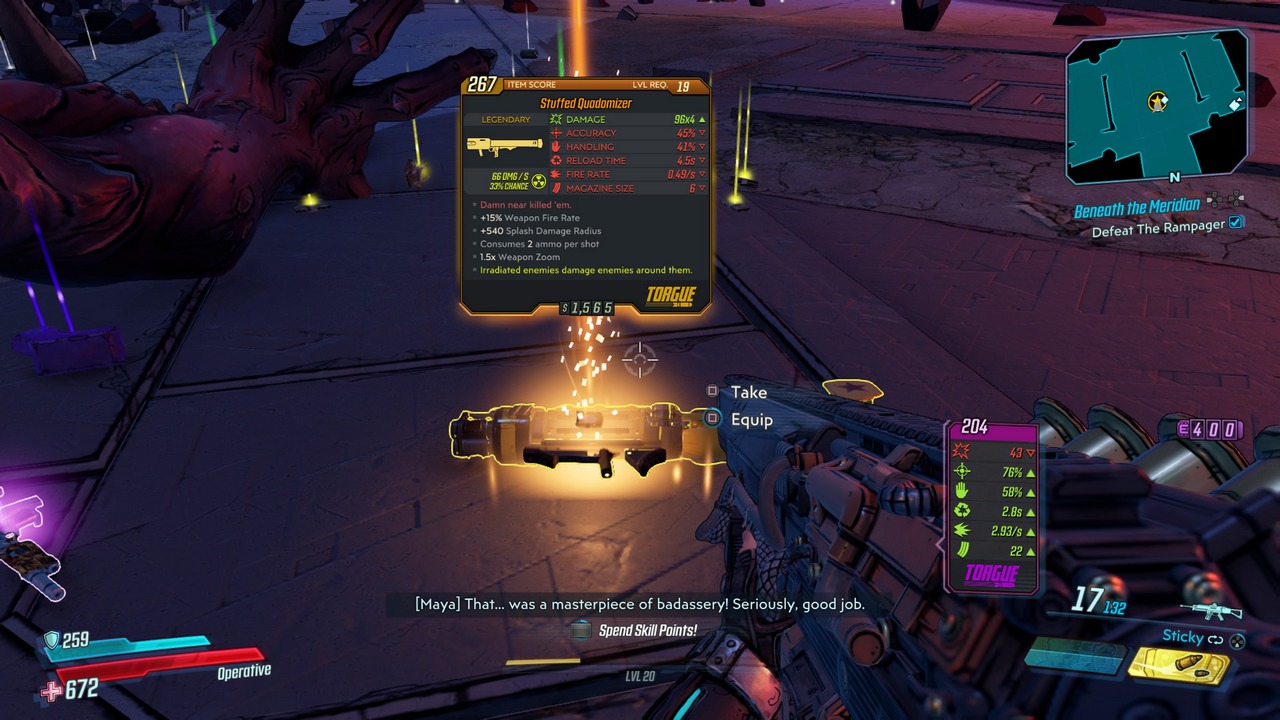Viewport: 1280px width, 720px height.
Task: Select the assault rifle weapon icon
Action: pyautogui.click(x=1211, y=610)
